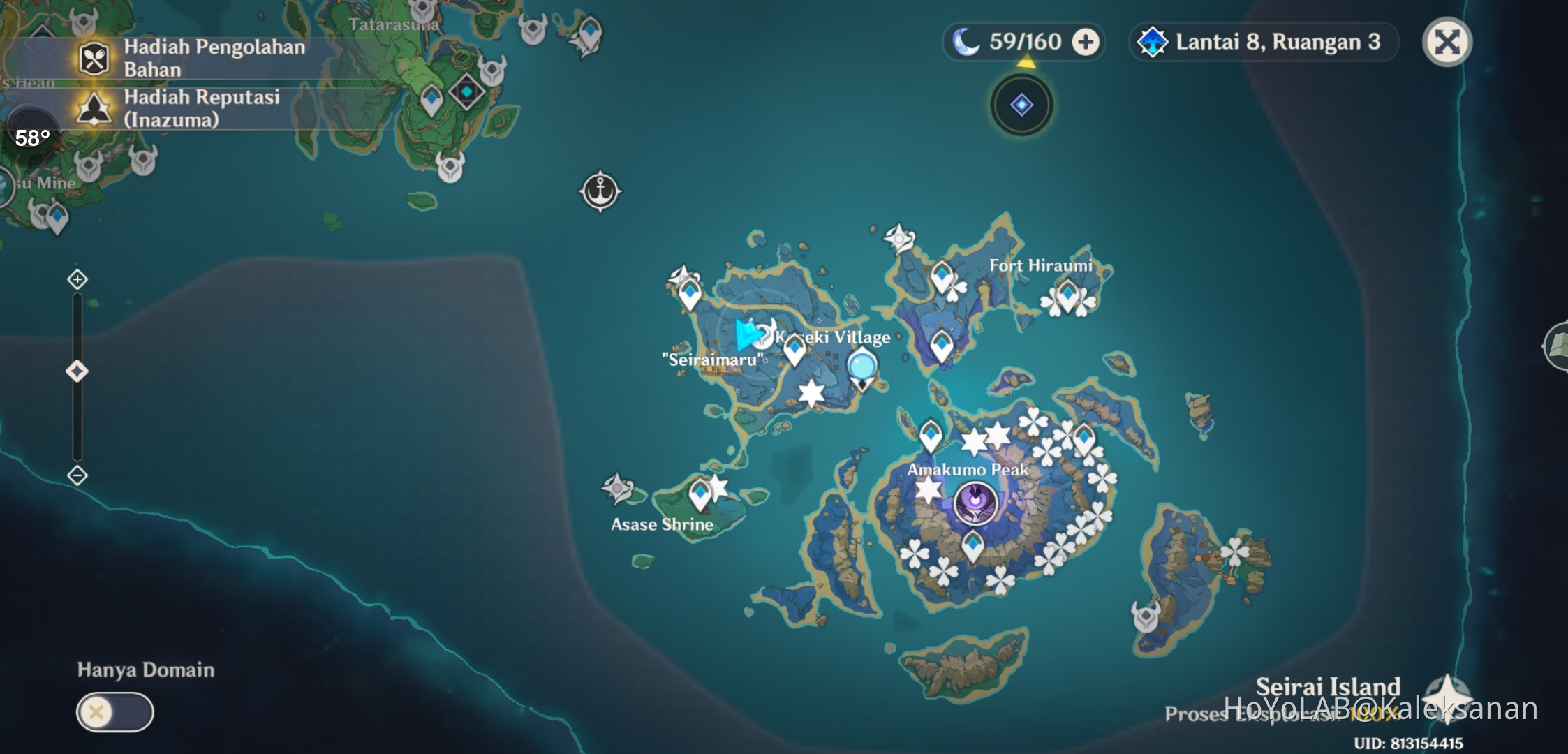
Task: Click the zoom-in plus icon
Action: tap(76, 278)
